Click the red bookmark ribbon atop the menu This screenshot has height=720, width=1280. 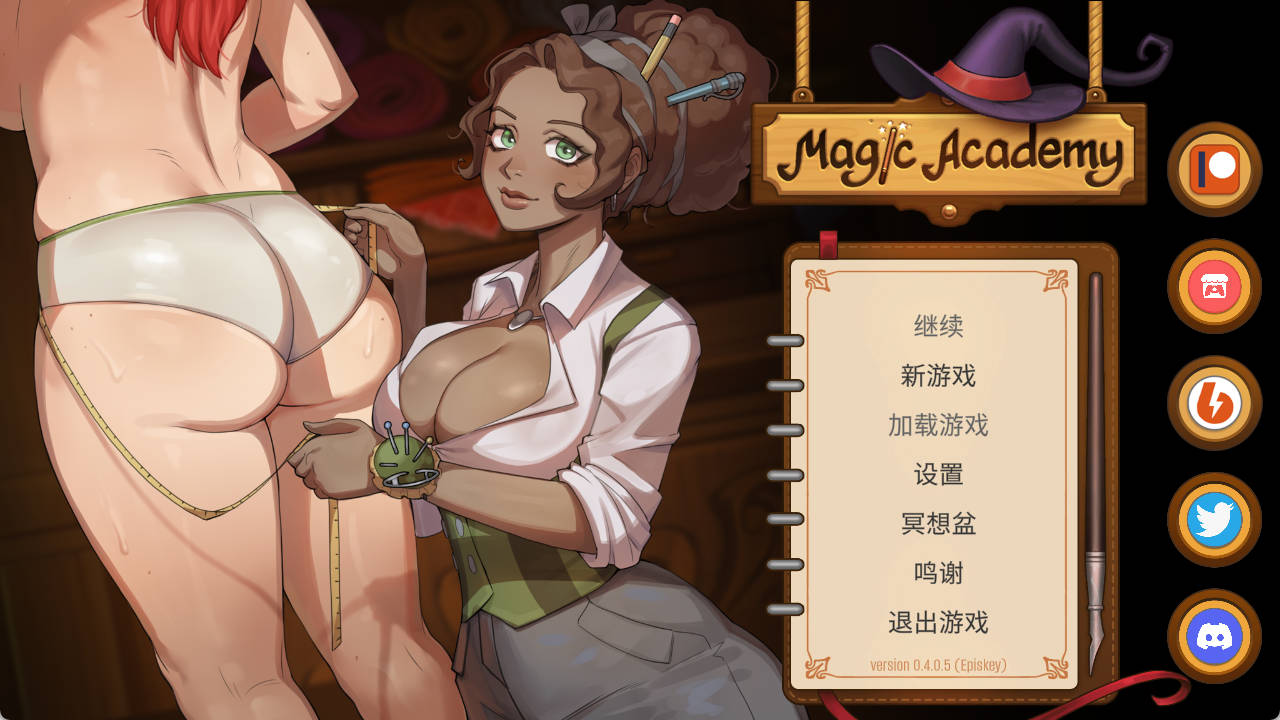pos(827,240)
